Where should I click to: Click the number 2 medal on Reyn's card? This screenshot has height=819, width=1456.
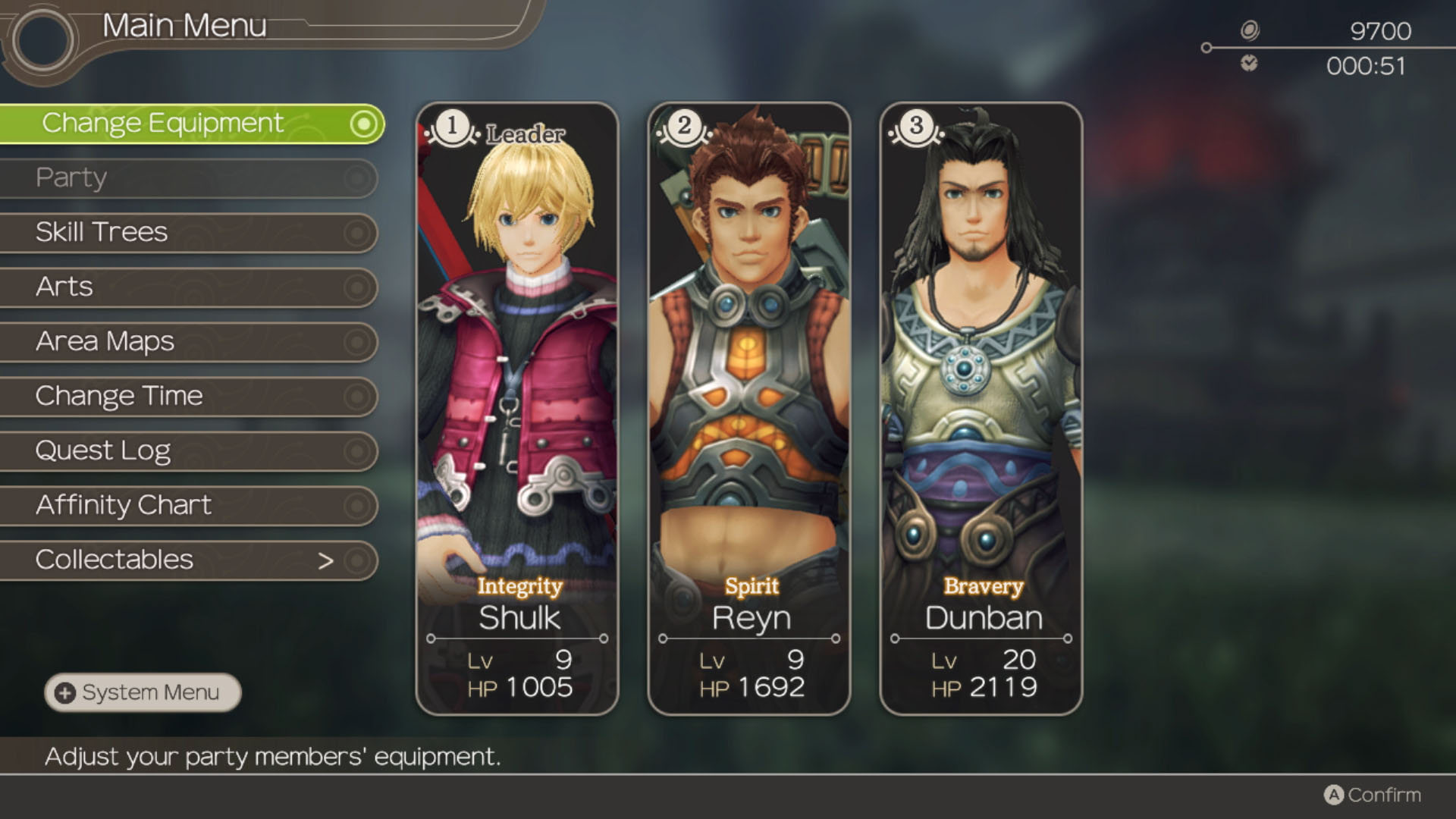[x=683, y=126]
